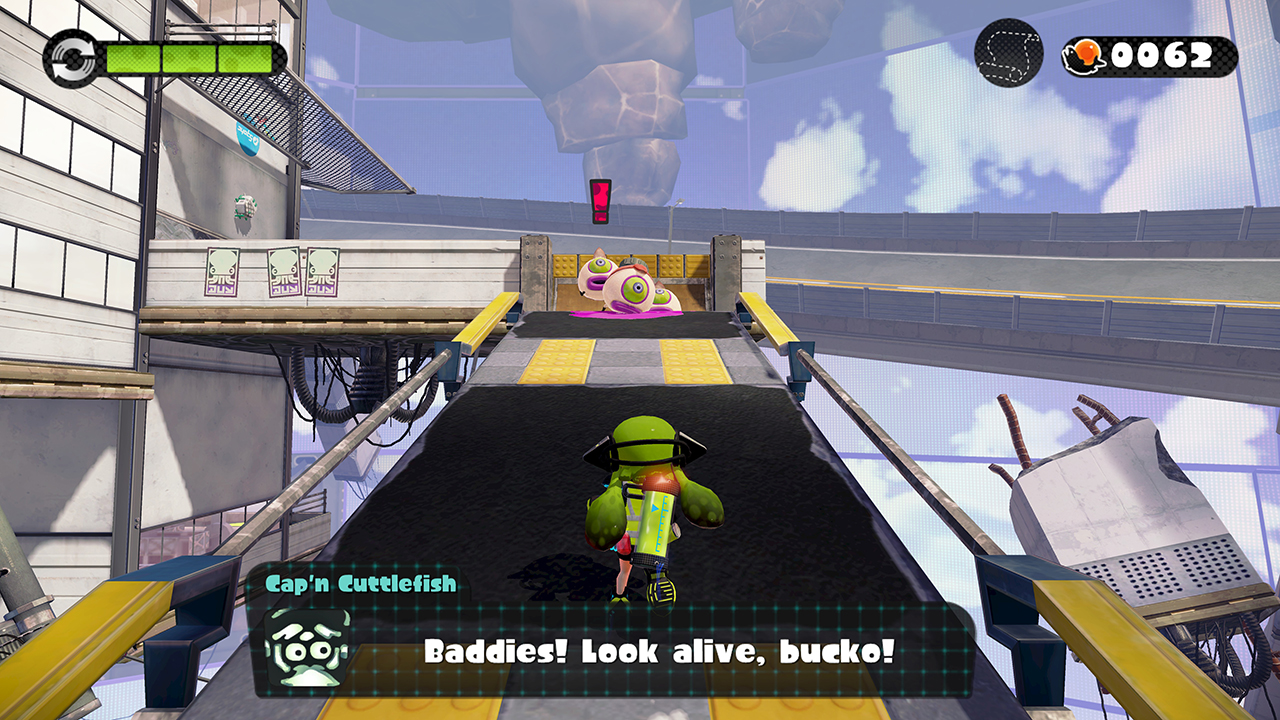Click the circular arrows icon beside green bar
This screenshot has width=1280, height=720.
pos(70,56)
